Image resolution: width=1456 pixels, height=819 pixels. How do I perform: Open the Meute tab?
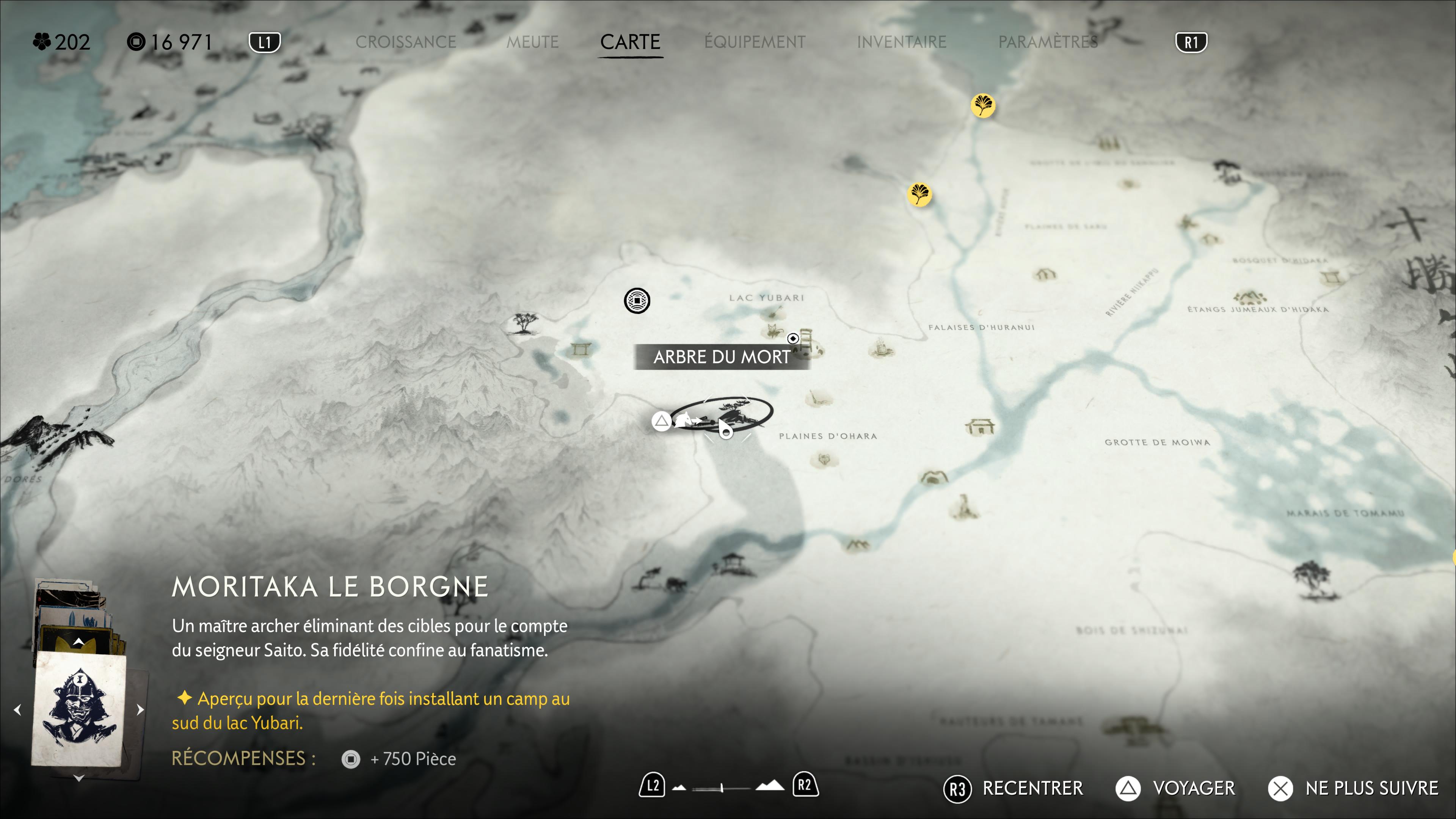tap(532, 42)
